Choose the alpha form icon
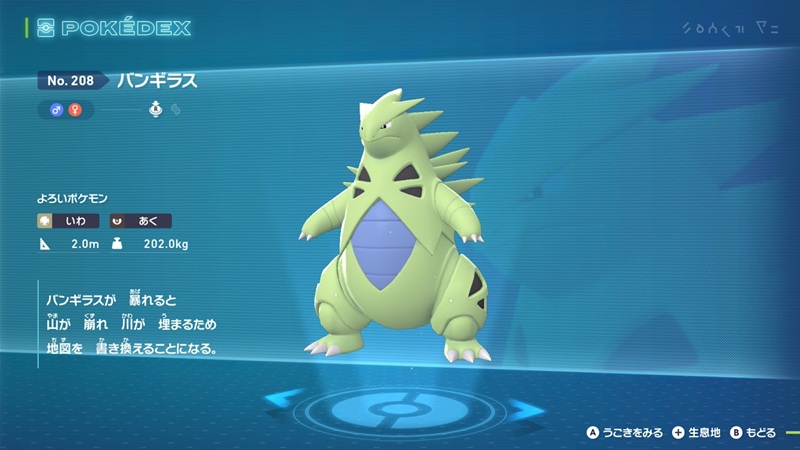800x450 pixels. pos(156,109)
